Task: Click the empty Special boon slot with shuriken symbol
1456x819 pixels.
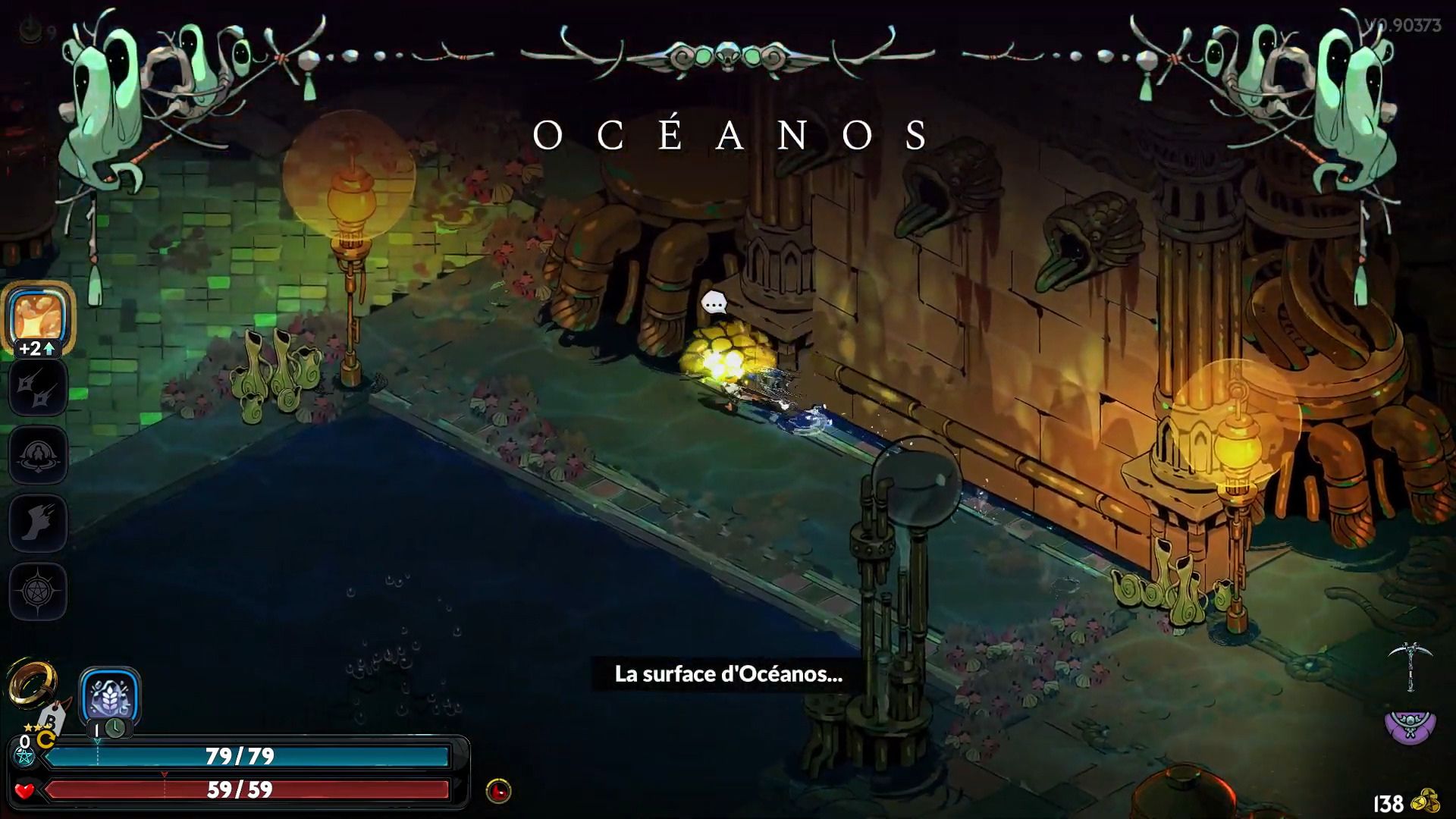Action: click(x=38, y=388)
